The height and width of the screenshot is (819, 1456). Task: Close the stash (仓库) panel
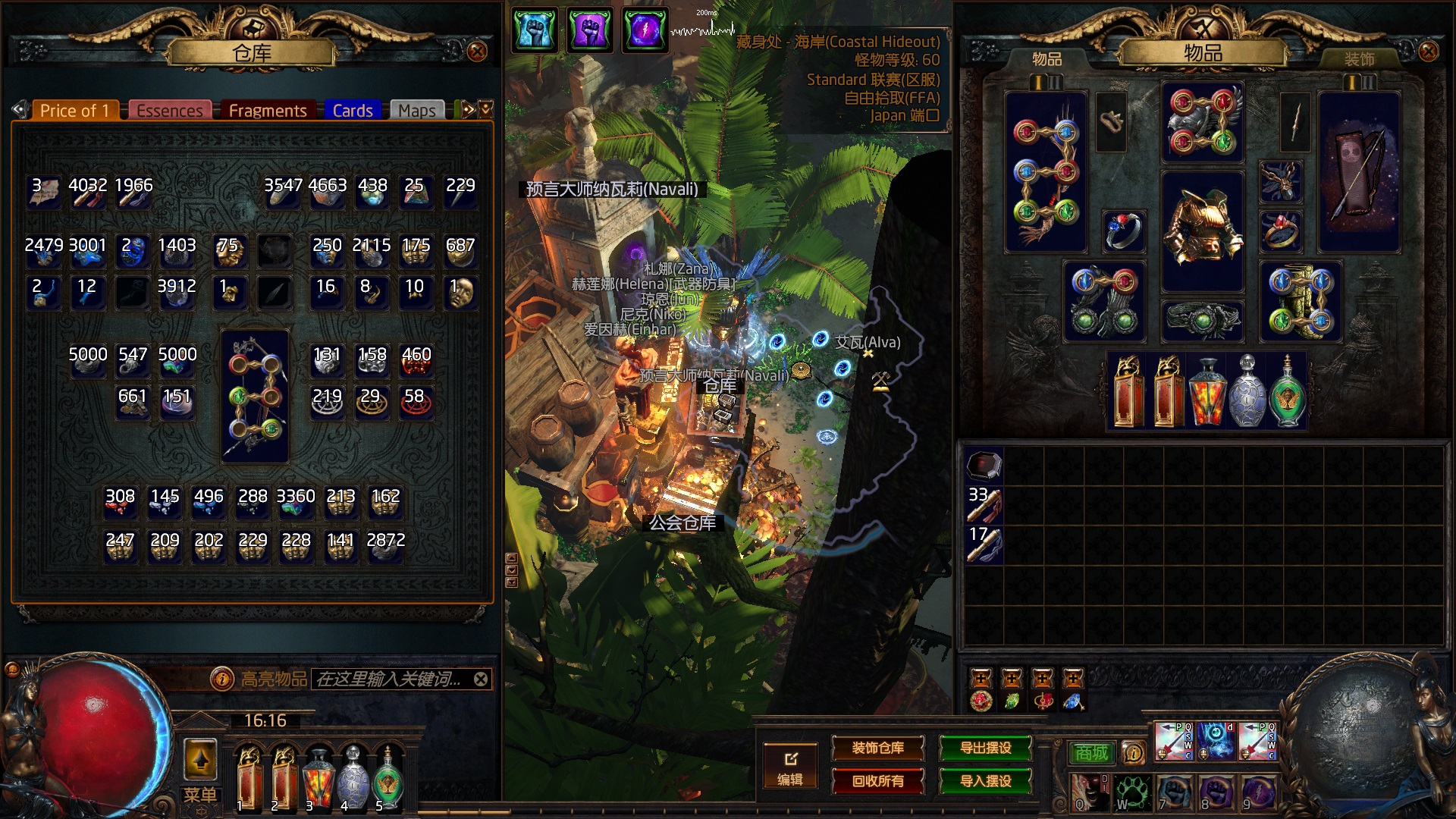[477, 52]
